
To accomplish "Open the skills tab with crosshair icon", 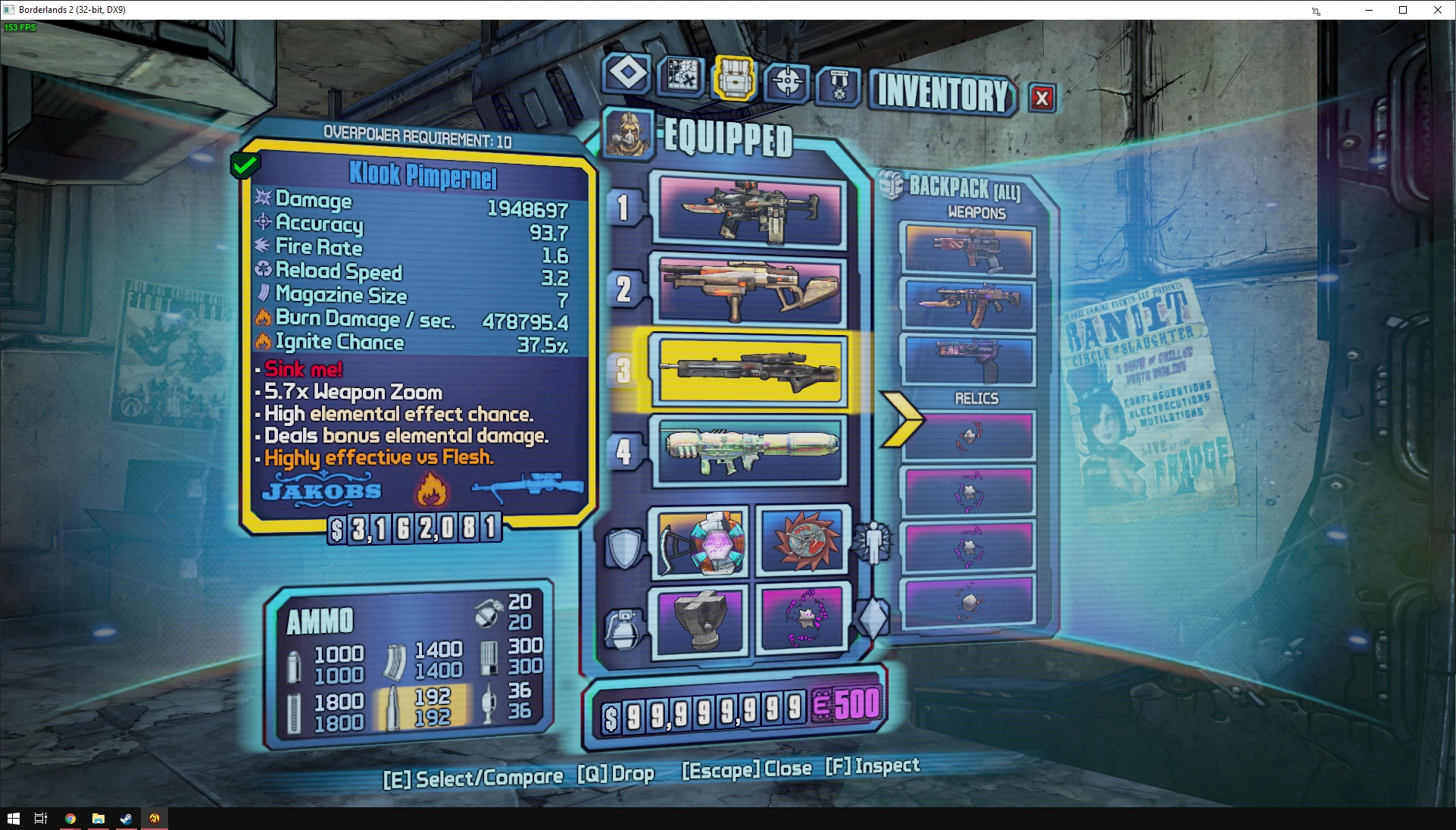I will (787, 81).
